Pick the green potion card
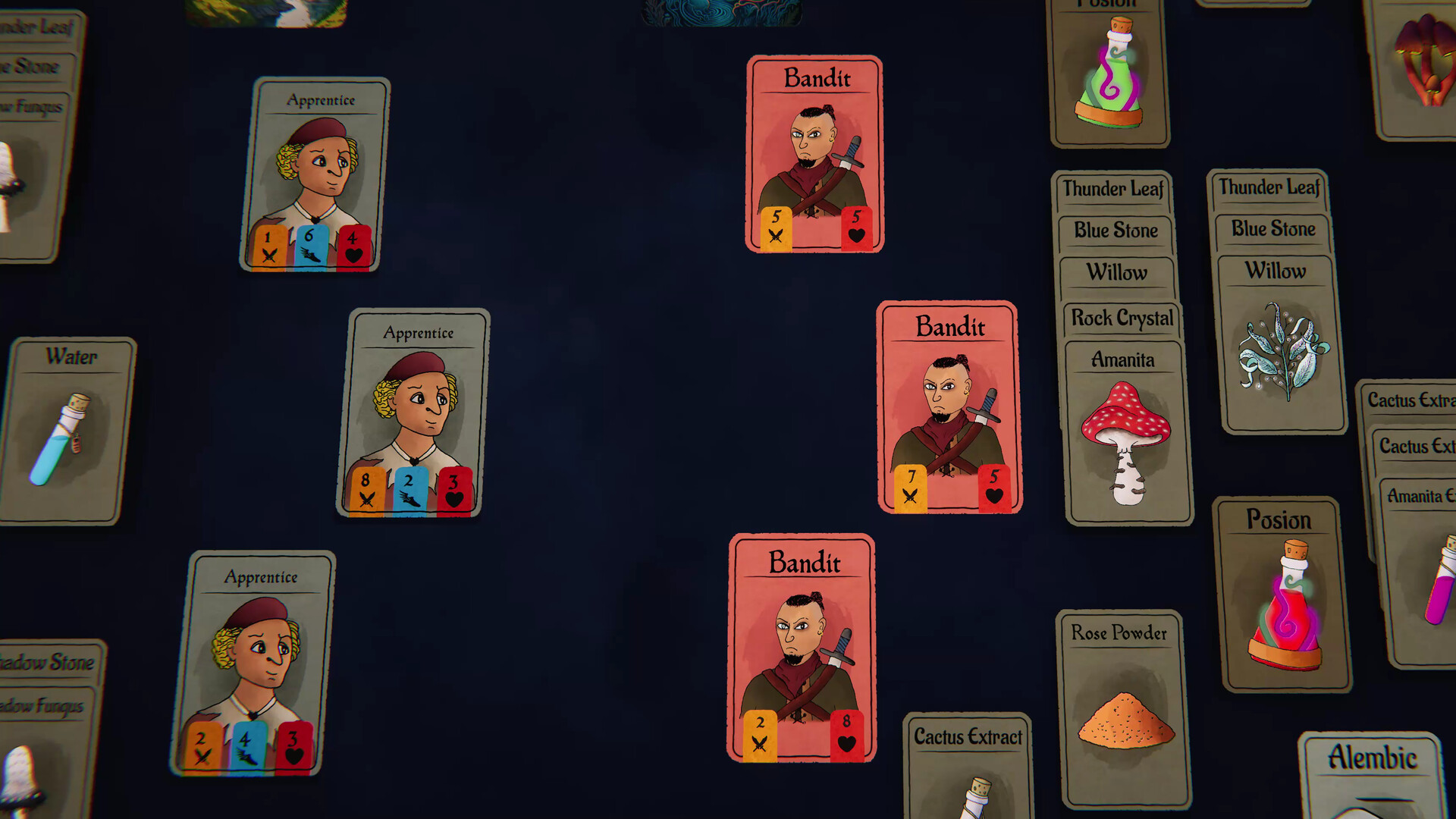 pos(1109,76)
